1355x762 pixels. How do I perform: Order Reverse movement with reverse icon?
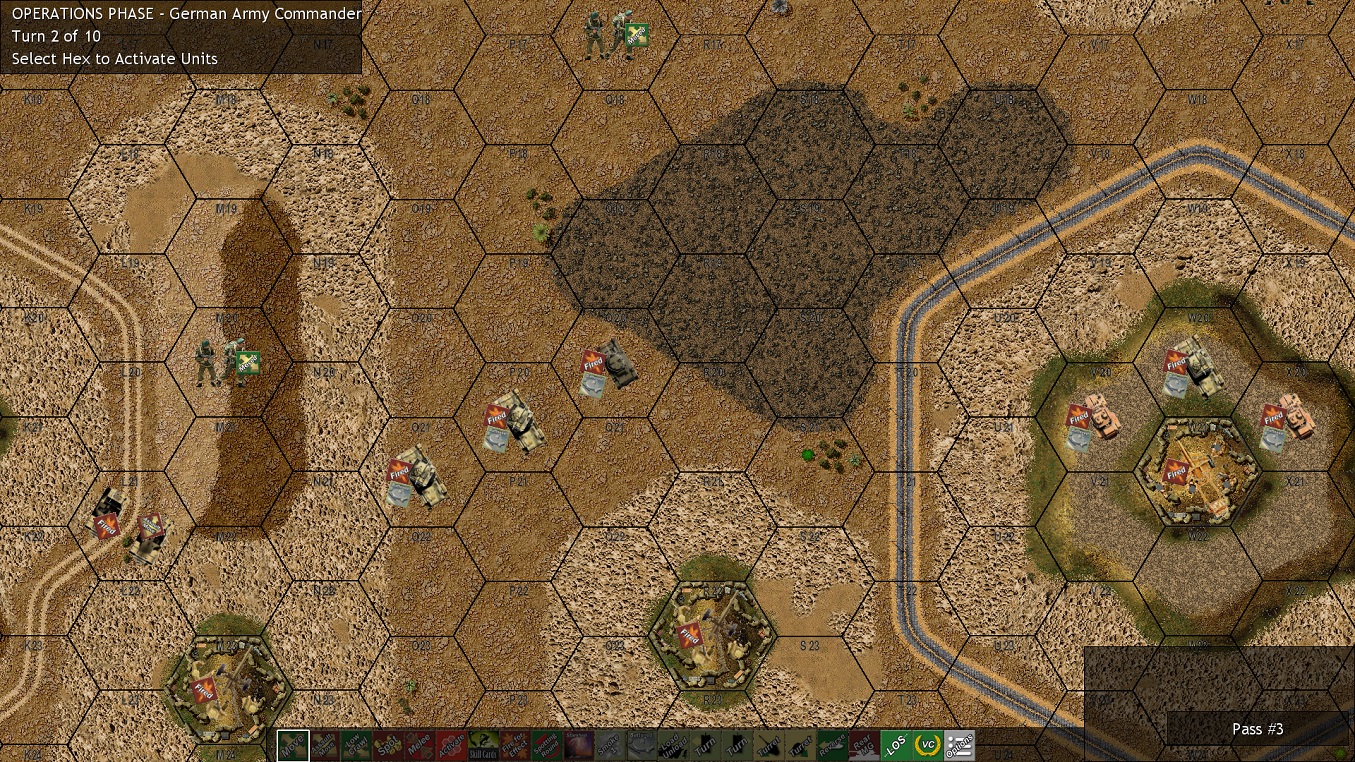(834, 745)
